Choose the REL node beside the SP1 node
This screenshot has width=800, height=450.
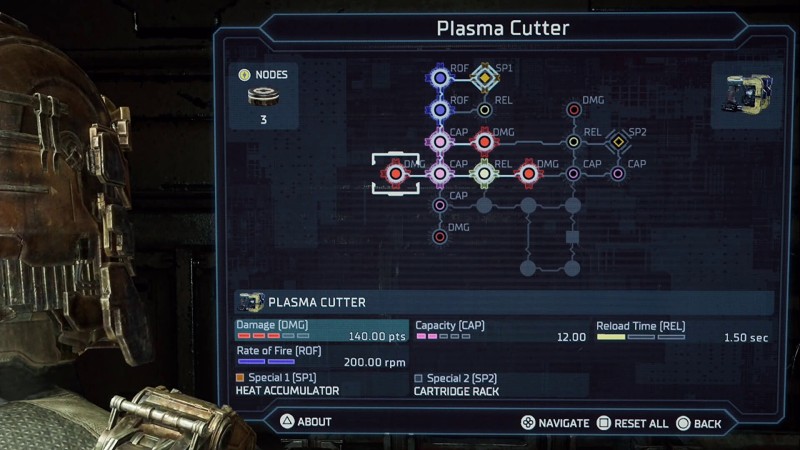484,110
